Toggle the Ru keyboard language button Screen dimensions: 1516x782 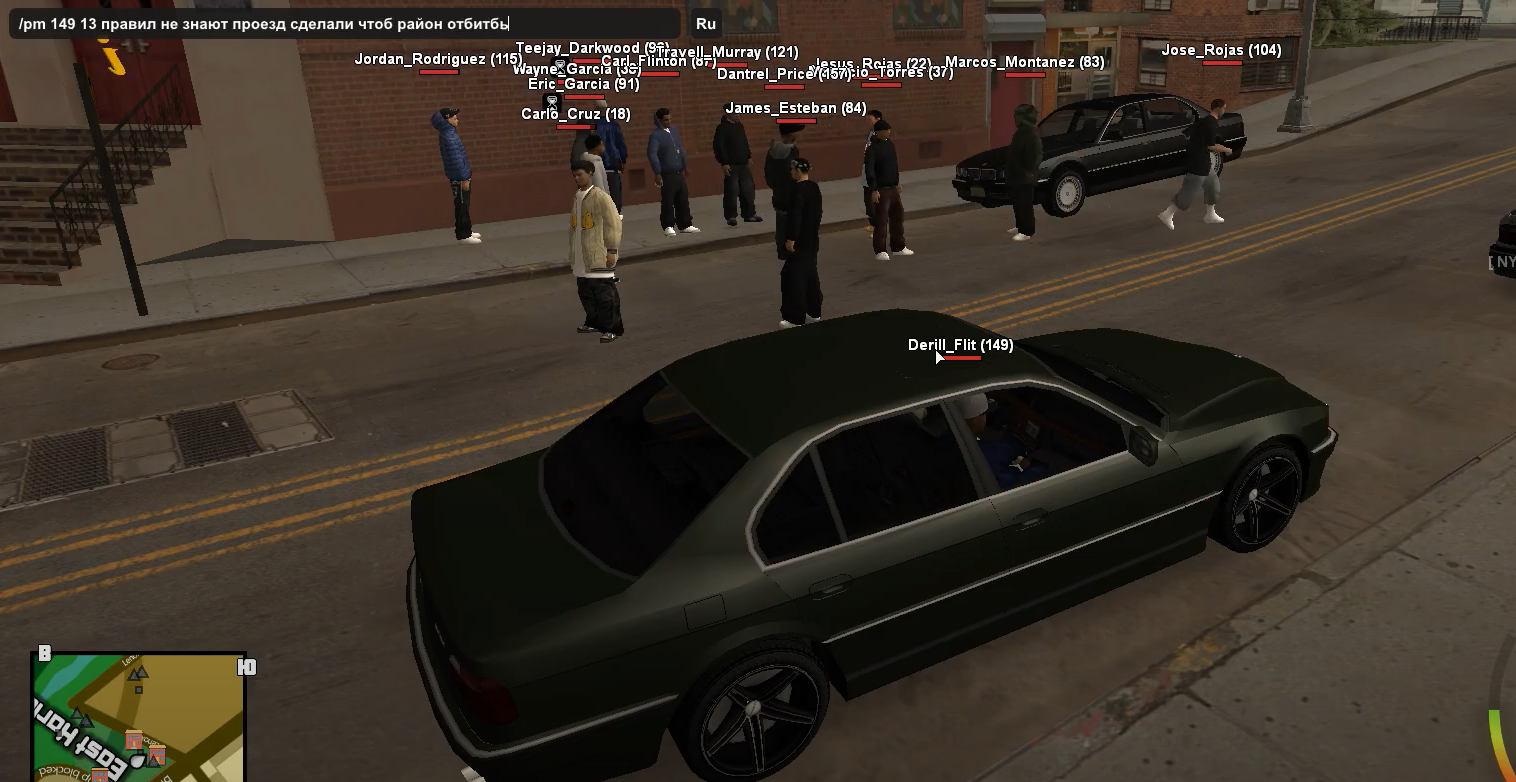(705, 24)
